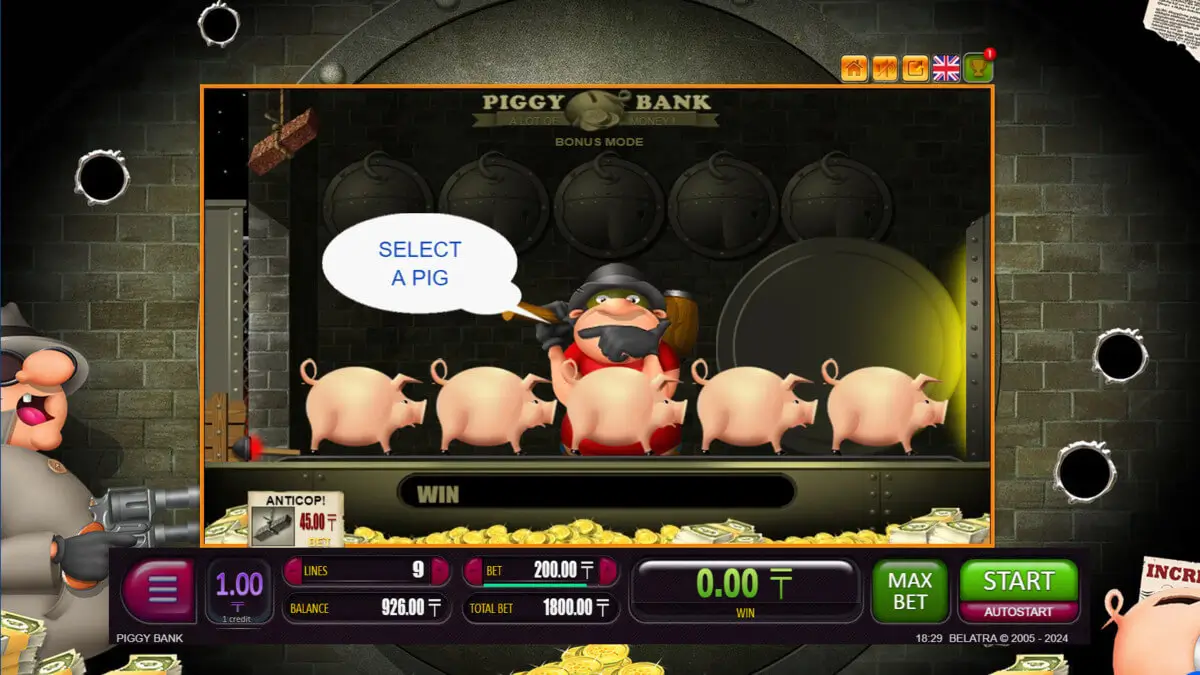This screenshot has width=1200, height=675.
Task: Open the purple hamburger menu
Action: (x=160, y=591)
